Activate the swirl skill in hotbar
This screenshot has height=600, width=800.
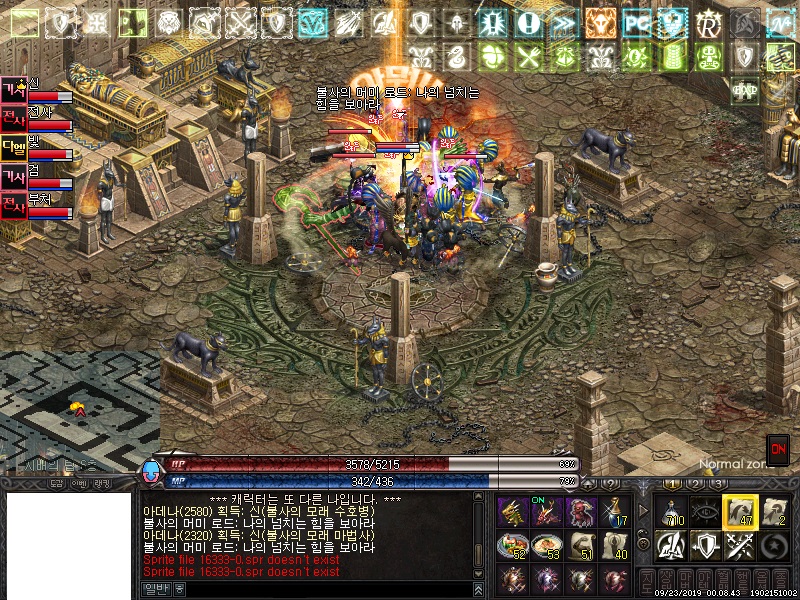tap(772, 546)
